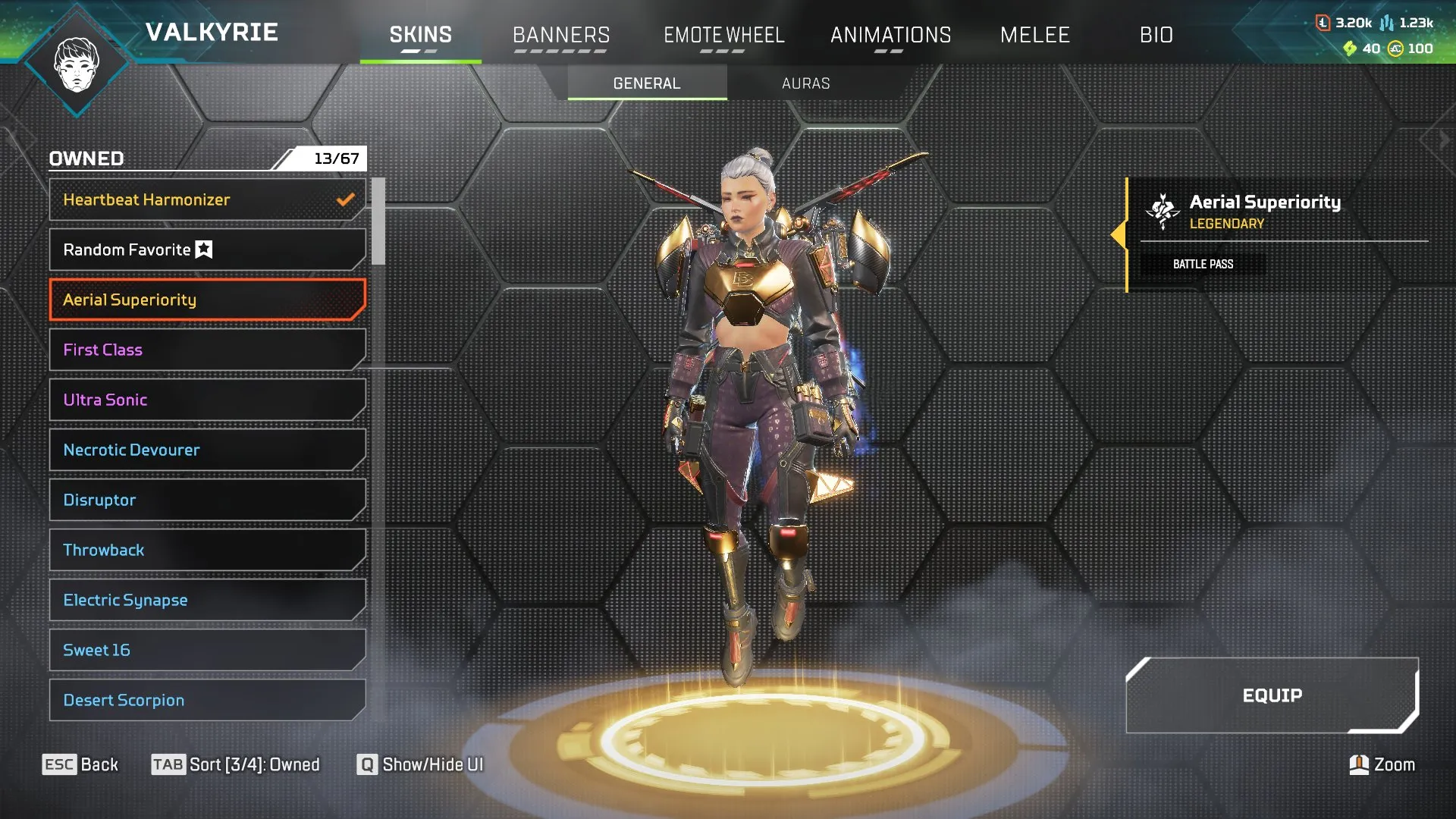Image resolution: width=1456 pixels, height=819 pixels.
Task: Click the EQUIP button
Action: pos(1272,696)
